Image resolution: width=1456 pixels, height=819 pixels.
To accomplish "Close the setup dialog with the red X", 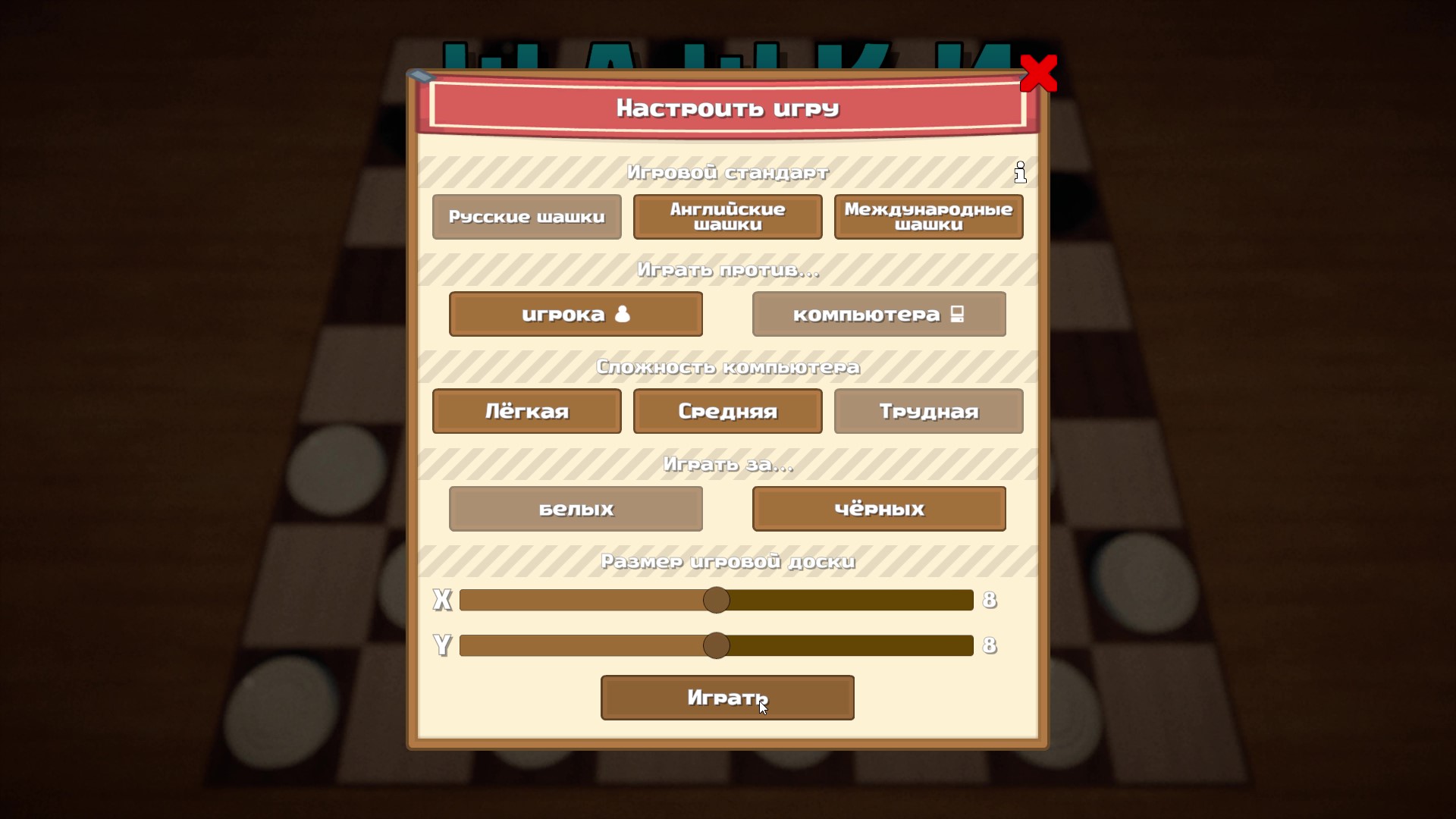I will click(x=1040, y=74).
